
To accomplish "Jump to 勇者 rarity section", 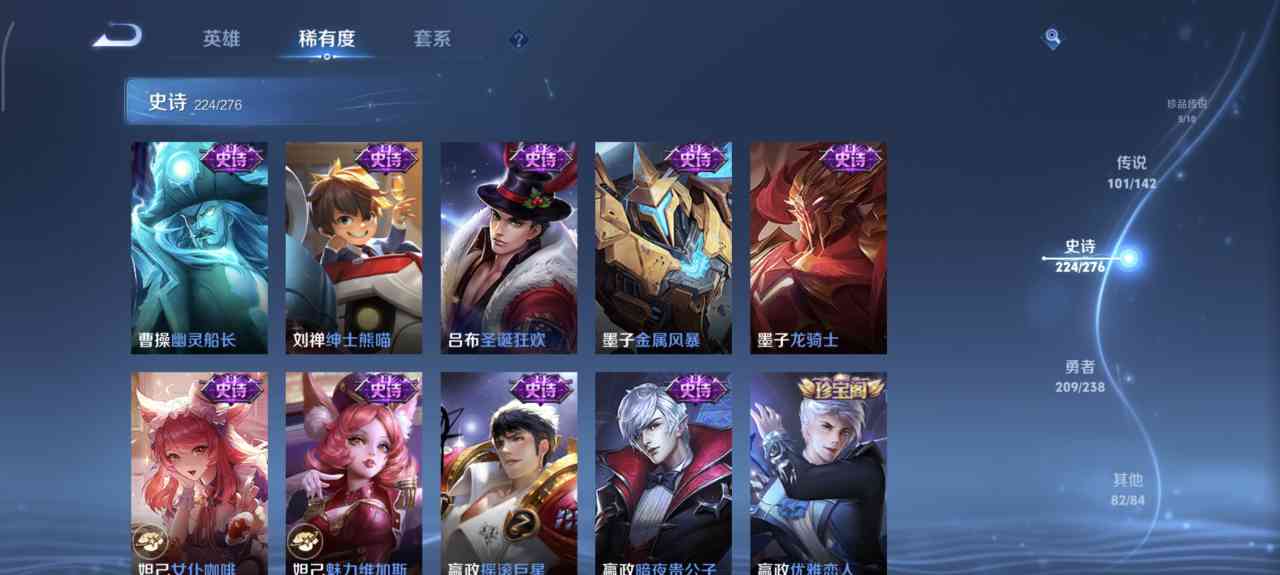I will [x=1080, y=375].
